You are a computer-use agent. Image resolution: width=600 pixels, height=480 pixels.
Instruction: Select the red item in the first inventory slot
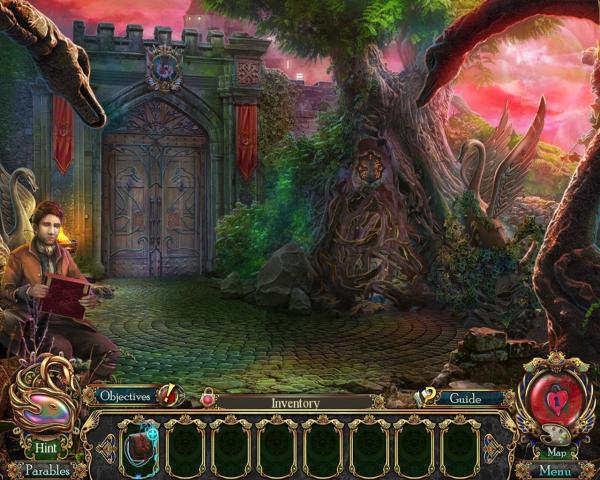pos(139,447)
